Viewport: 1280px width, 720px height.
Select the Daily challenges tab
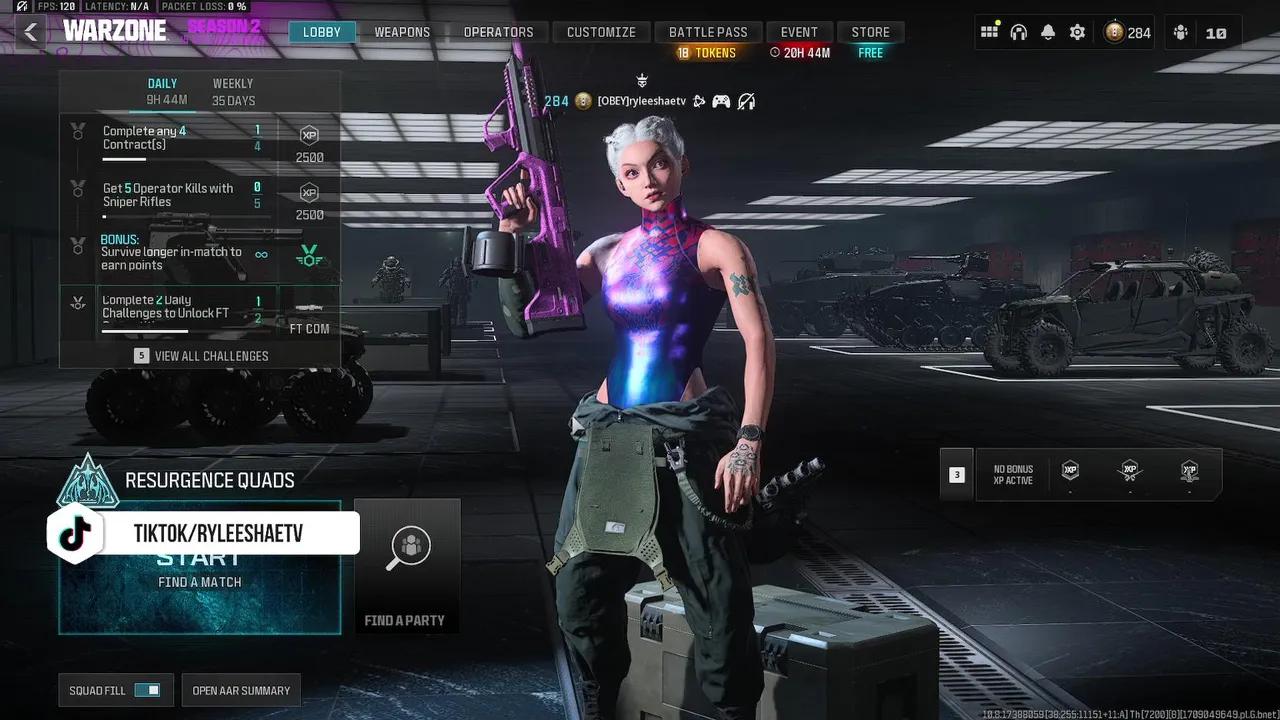click(x=163, y=92)
